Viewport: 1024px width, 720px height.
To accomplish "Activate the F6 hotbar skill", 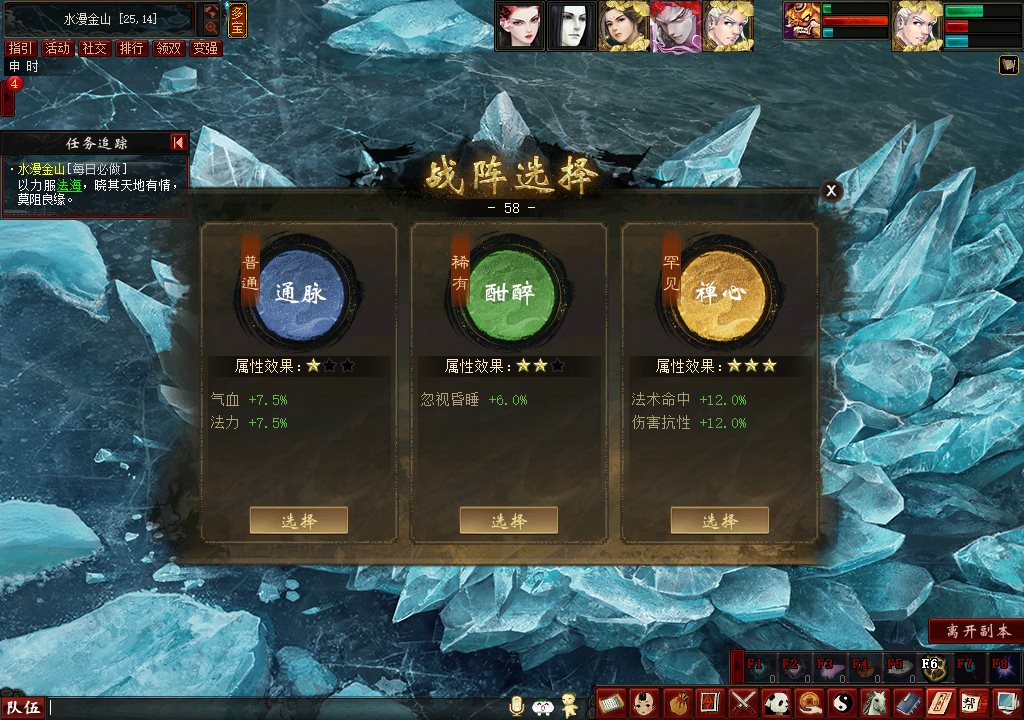I will 930,665.
